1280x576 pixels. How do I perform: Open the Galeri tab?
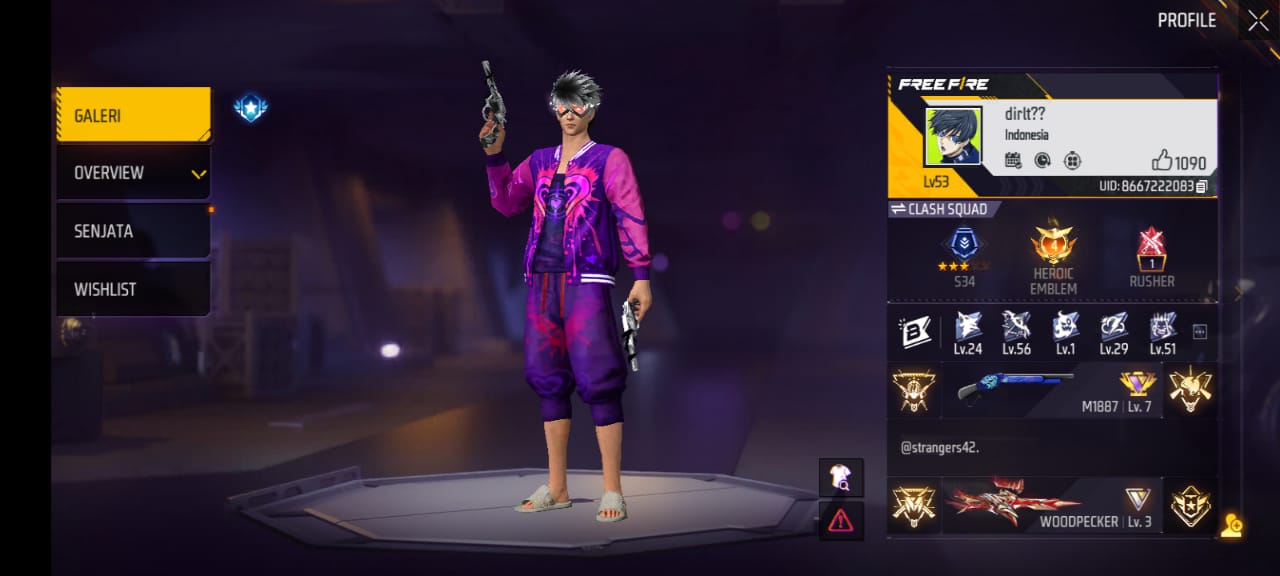coord(133,115)
